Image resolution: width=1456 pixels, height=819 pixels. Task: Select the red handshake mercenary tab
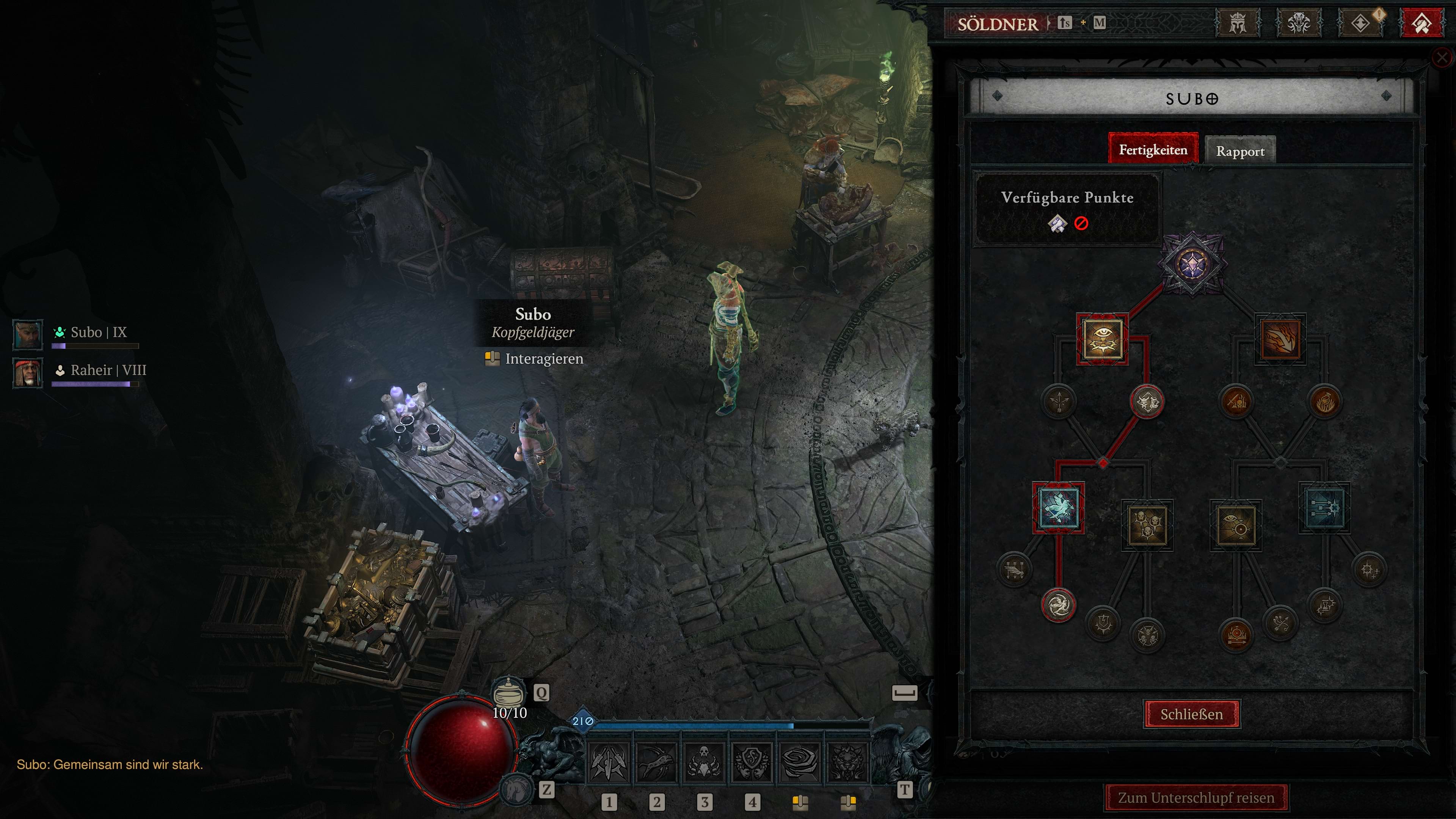1421,24
